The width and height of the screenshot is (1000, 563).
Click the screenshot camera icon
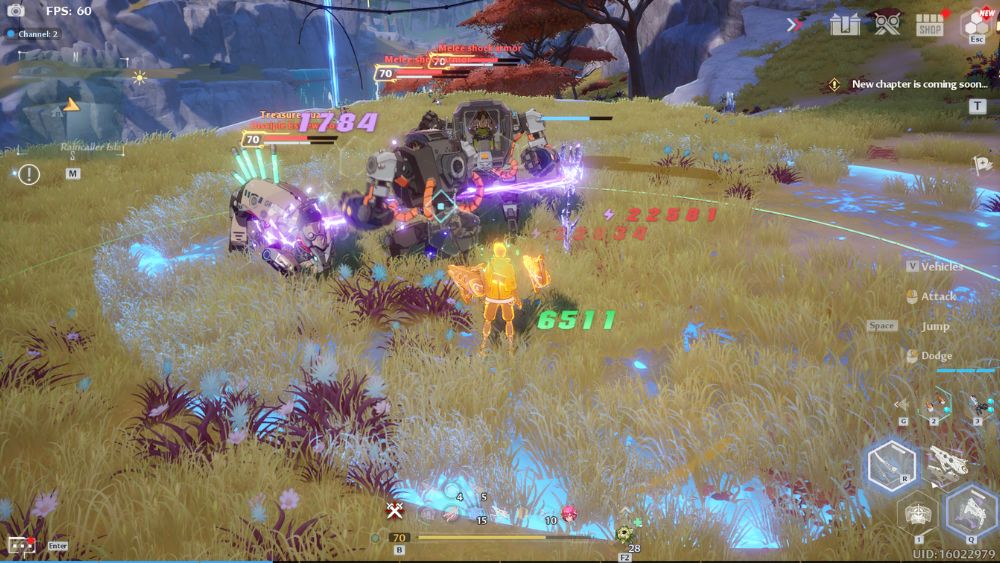click(x=15, y=11)
